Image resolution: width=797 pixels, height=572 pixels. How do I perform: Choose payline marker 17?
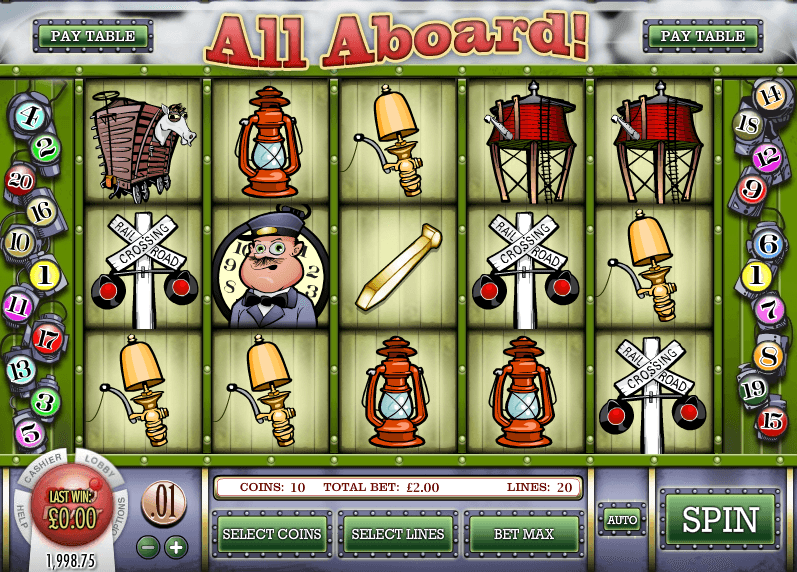[x=46, y=337]
